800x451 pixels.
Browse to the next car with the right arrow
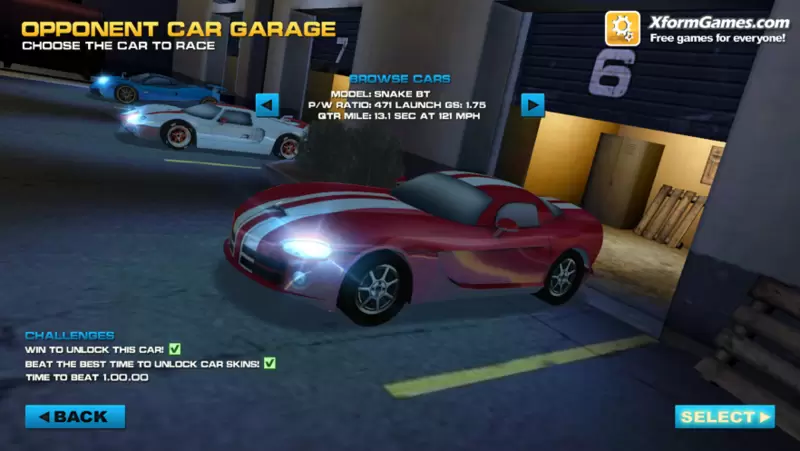532,105
